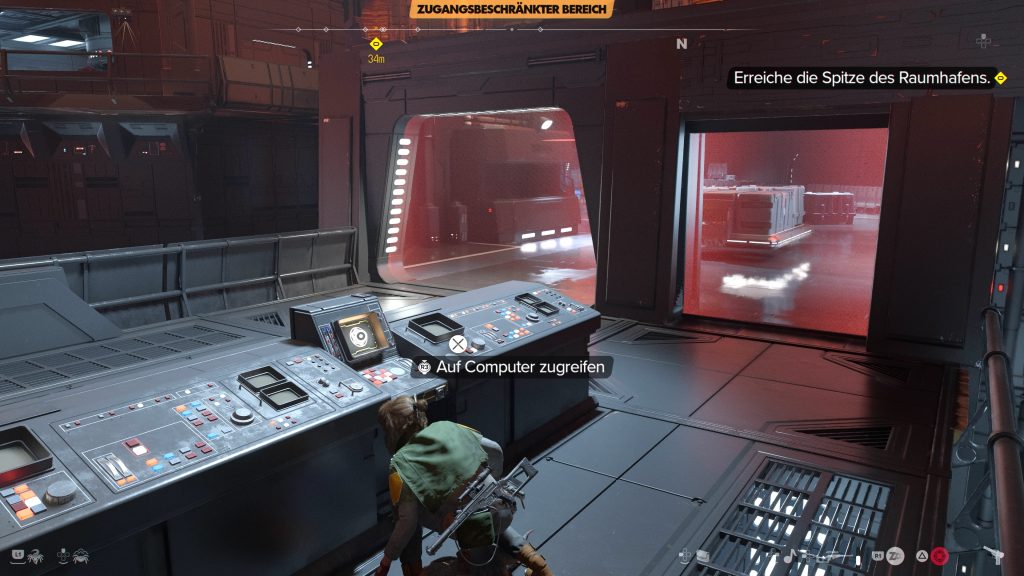Activate the red circular ability icon

[939, 556]
